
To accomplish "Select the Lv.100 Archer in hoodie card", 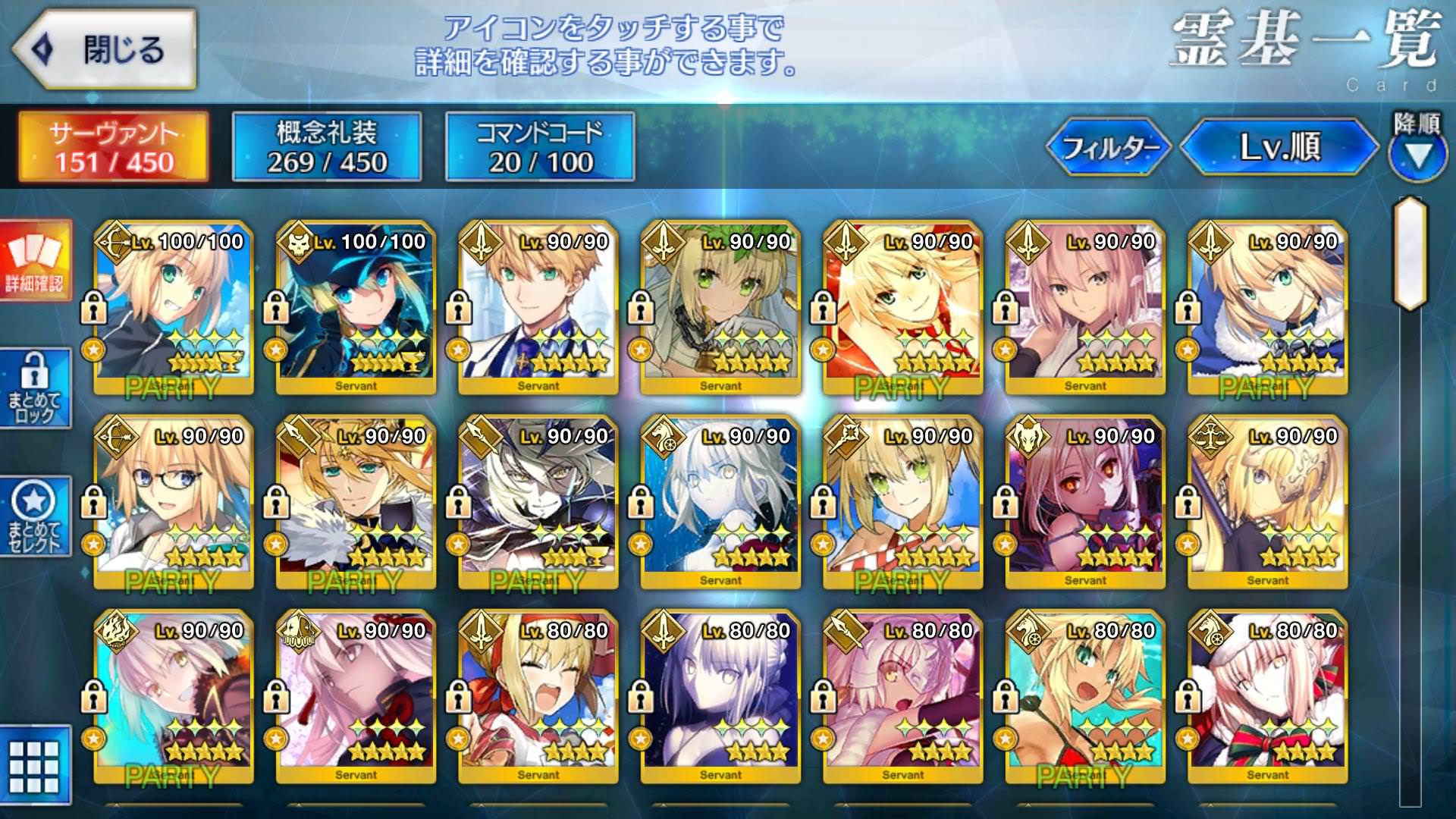I will tap(174, 307).
